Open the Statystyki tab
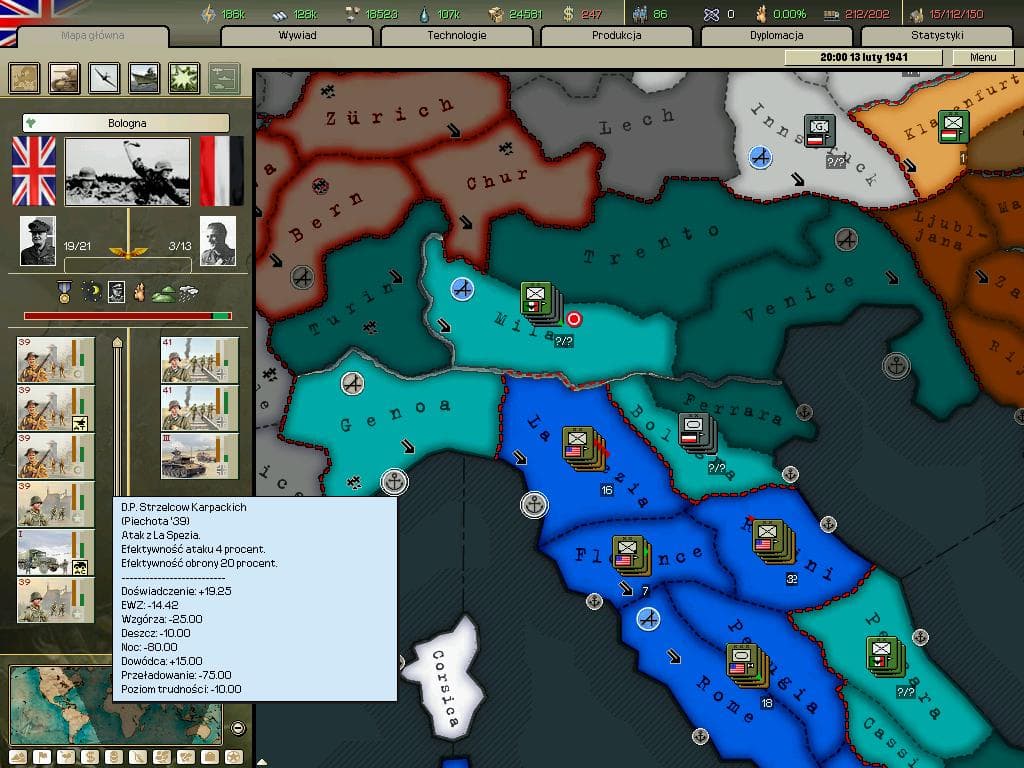Screen dimensions: 1024x768 coord(937,36)
